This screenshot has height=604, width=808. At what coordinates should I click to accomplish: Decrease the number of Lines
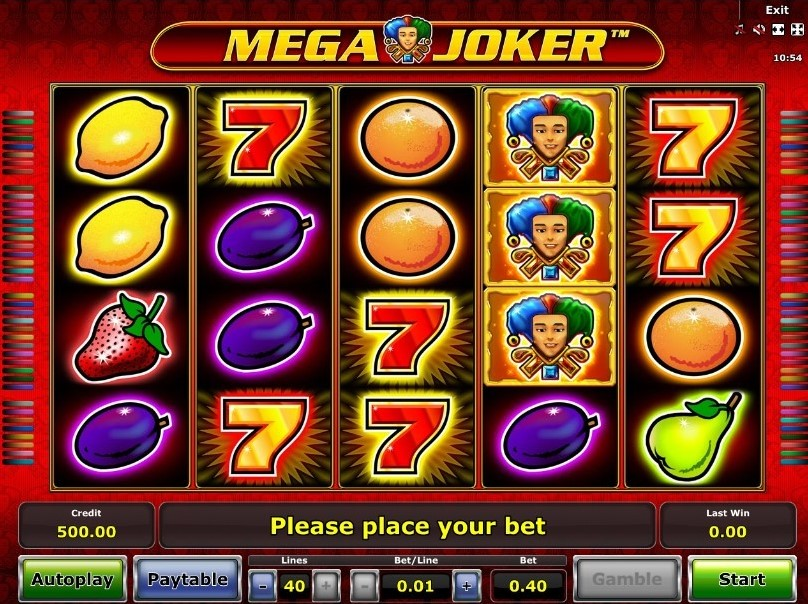pos(263,585)
